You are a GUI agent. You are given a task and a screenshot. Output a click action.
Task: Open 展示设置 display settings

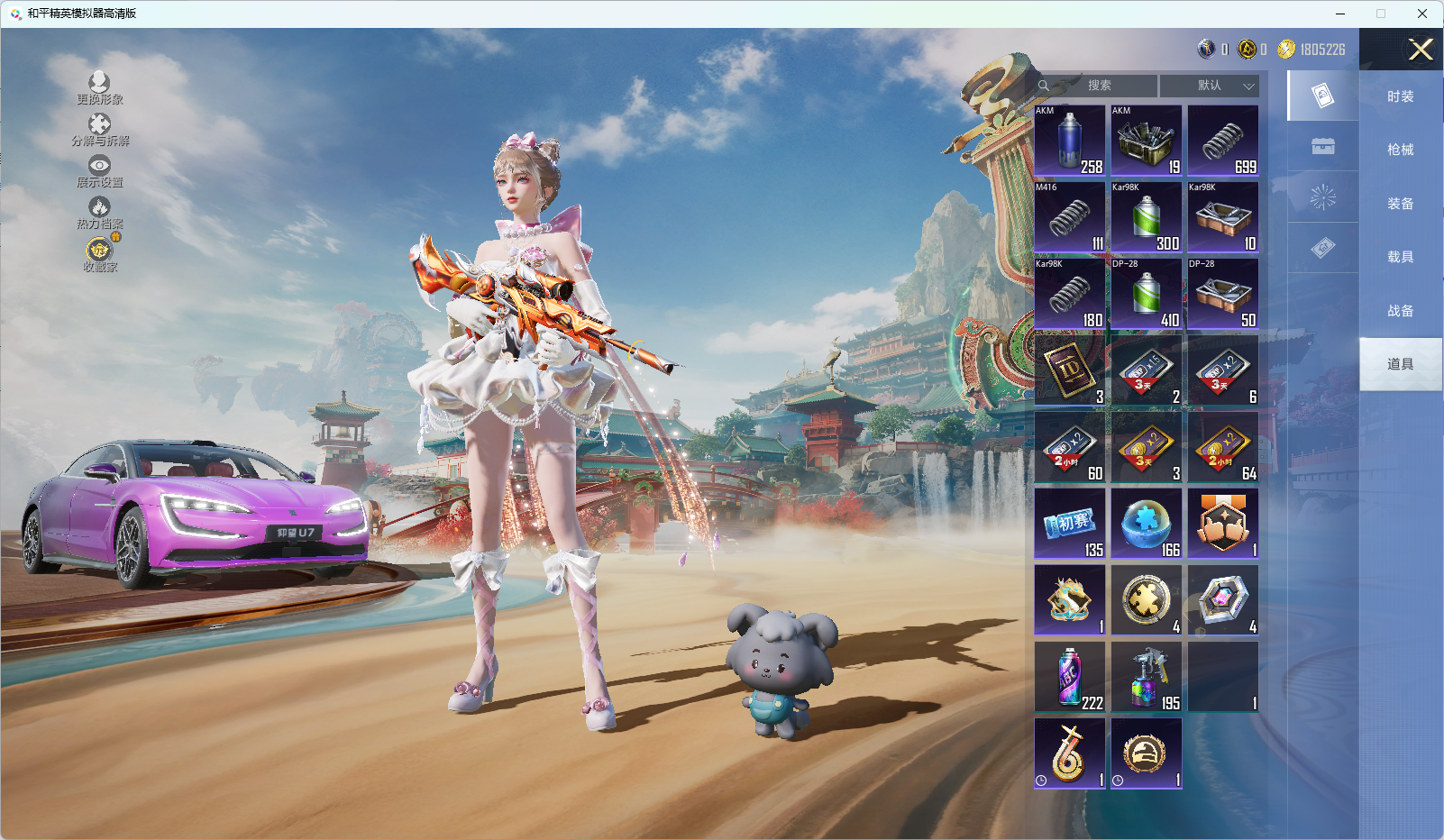click(x=99, y=171)
